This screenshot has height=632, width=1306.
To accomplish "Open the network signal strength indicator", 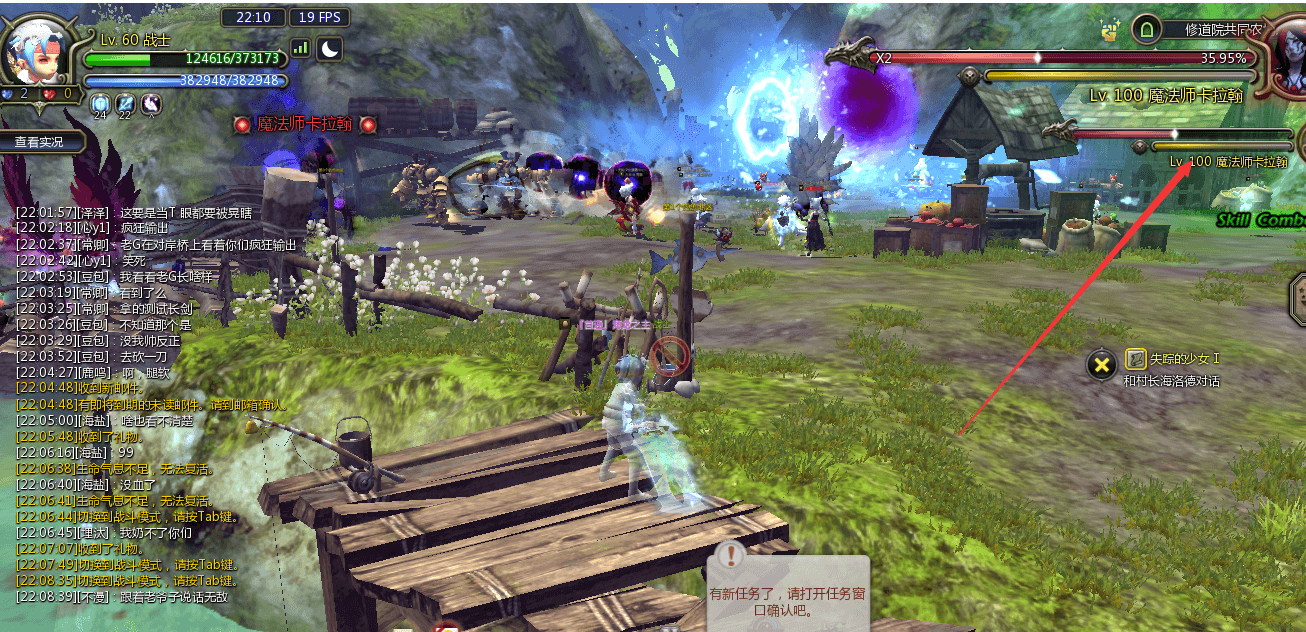I will click(x=300, y=47).
